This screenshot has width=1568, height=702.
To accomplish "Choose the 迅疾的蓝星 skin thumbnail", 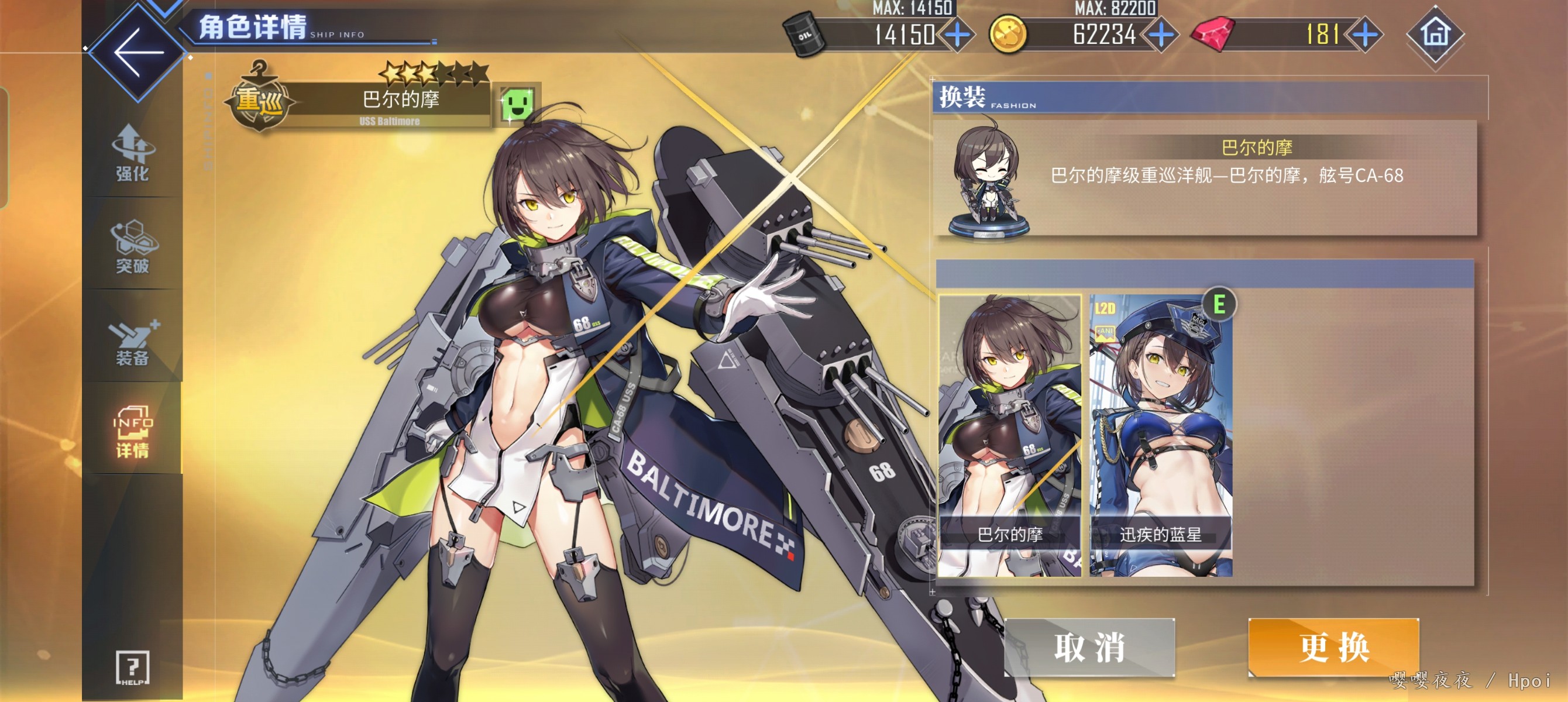I will click(x=1161, y=435).
